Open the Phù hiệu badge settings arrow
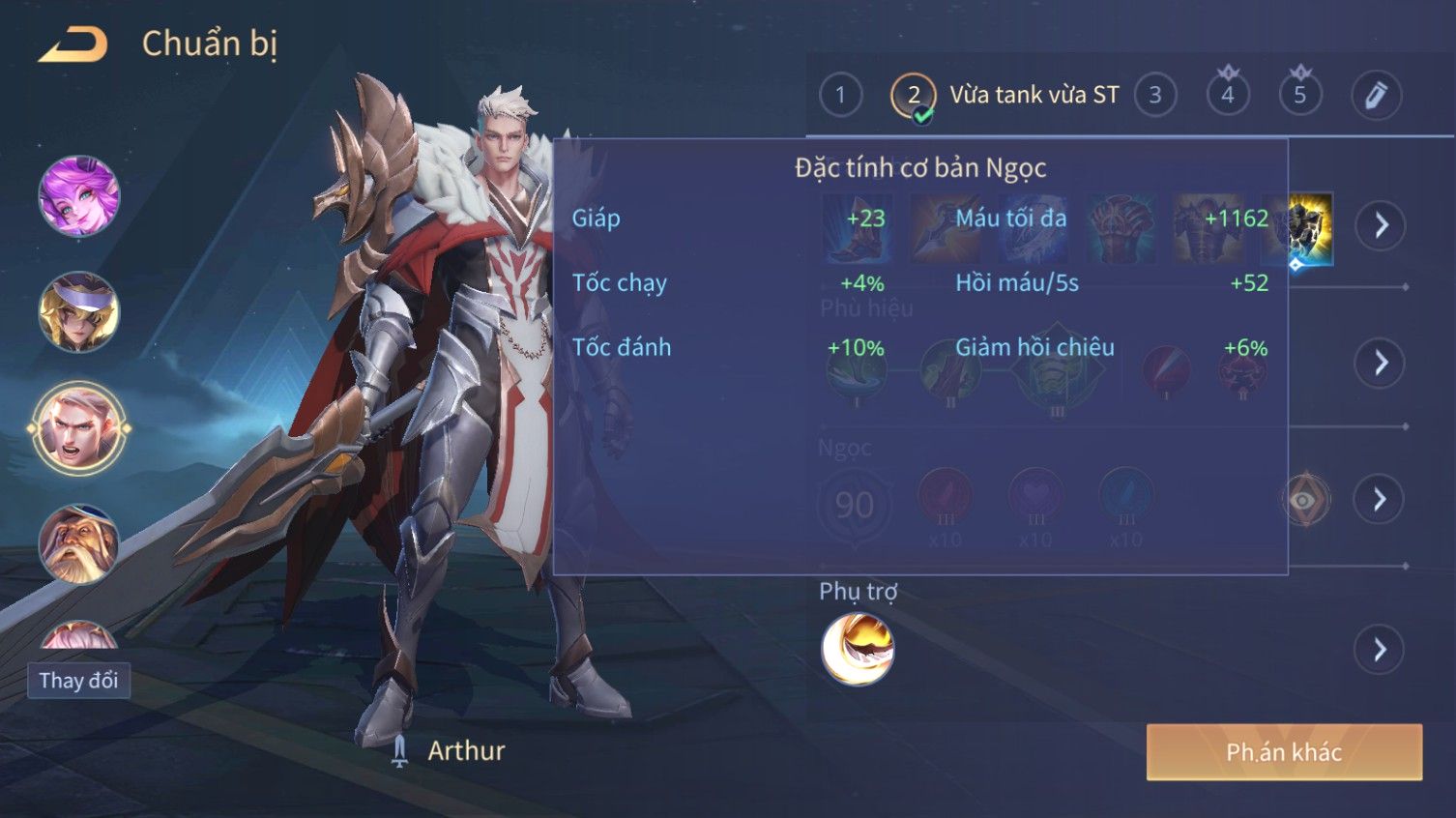 [x=1380, y=363]
